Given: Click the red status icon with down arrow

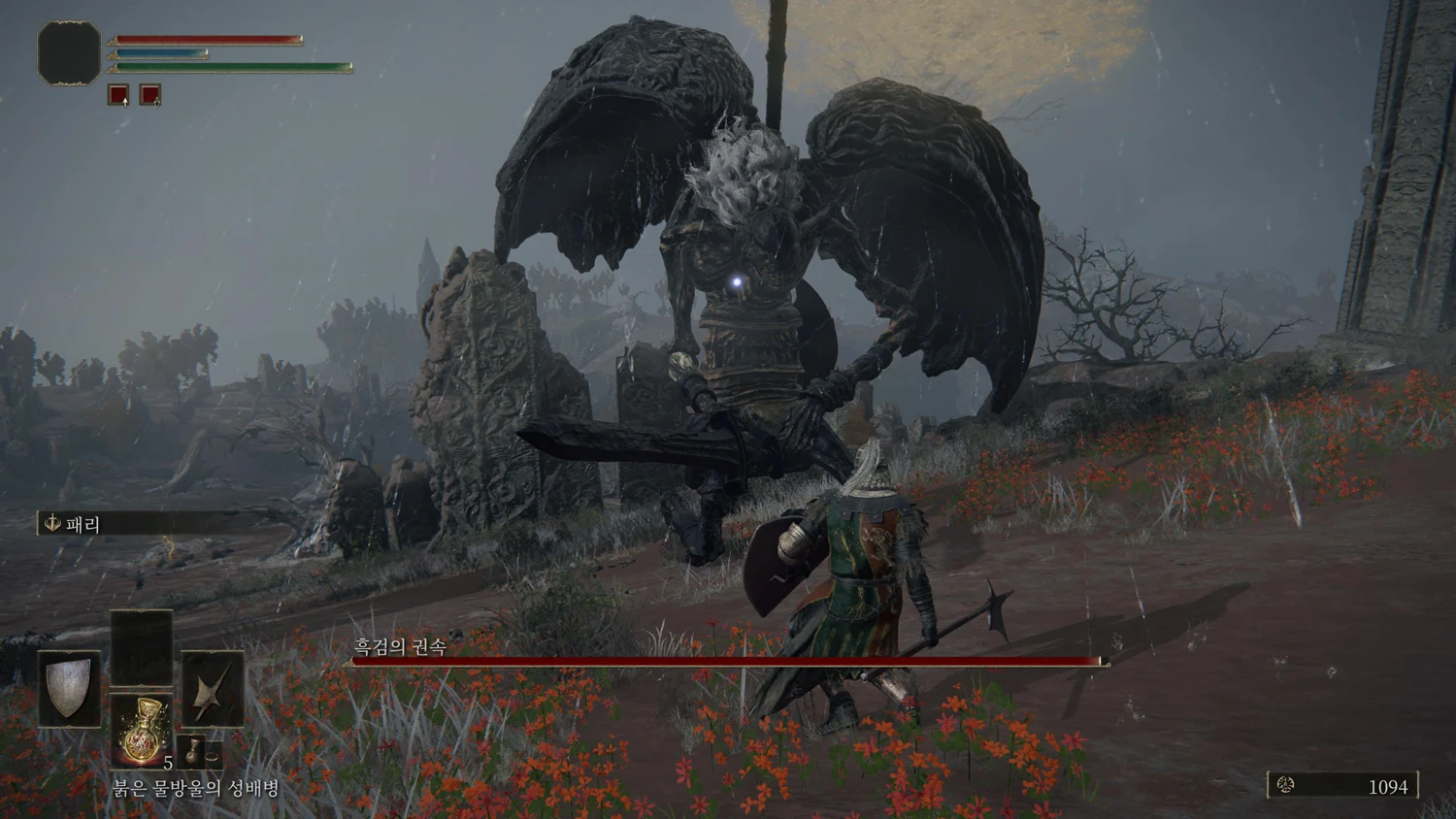Looking at the screenshot, I should [150, 95].
